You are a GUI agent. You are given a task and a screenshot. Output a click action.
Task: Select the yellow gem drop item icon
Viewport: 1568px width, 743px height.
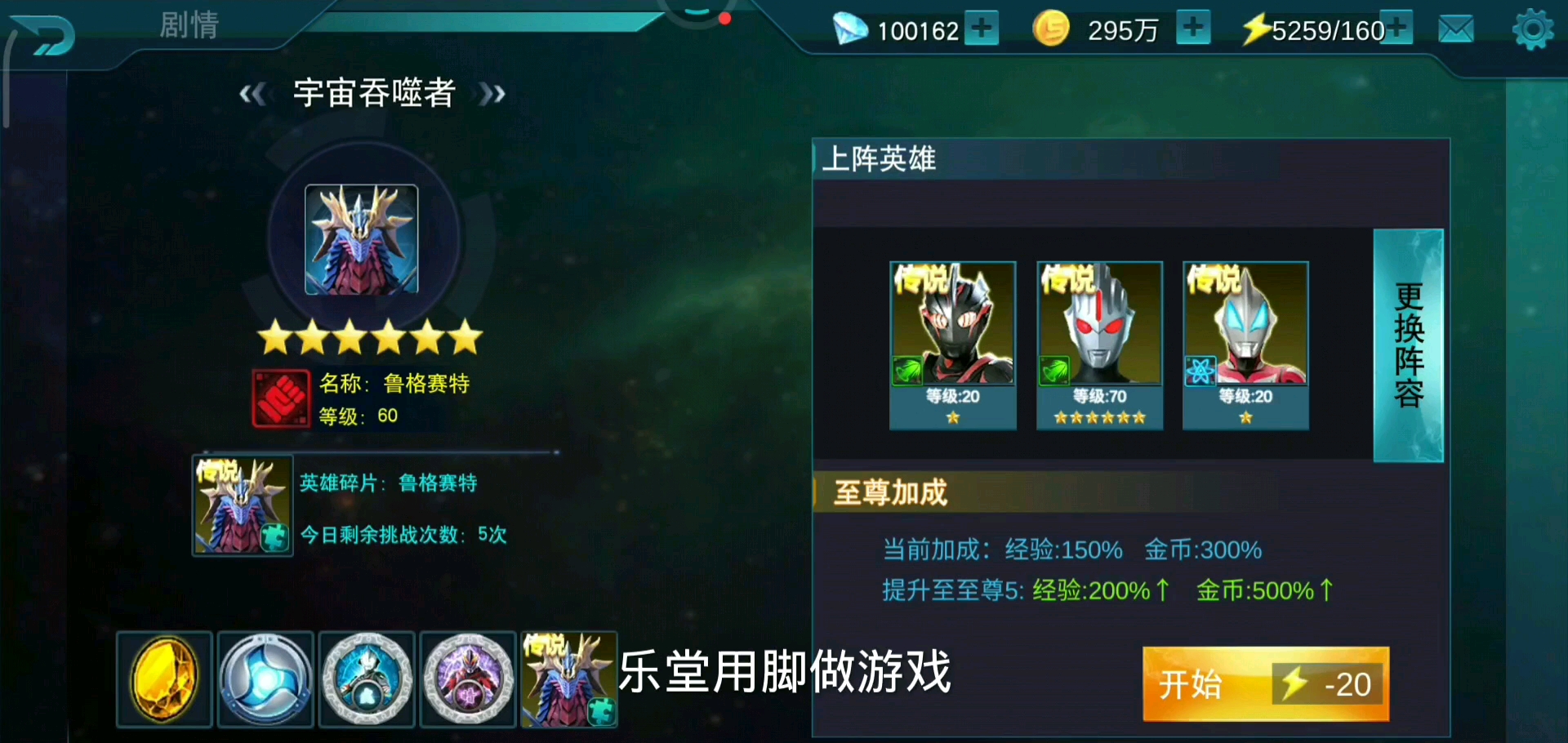(x=163, y=679)
